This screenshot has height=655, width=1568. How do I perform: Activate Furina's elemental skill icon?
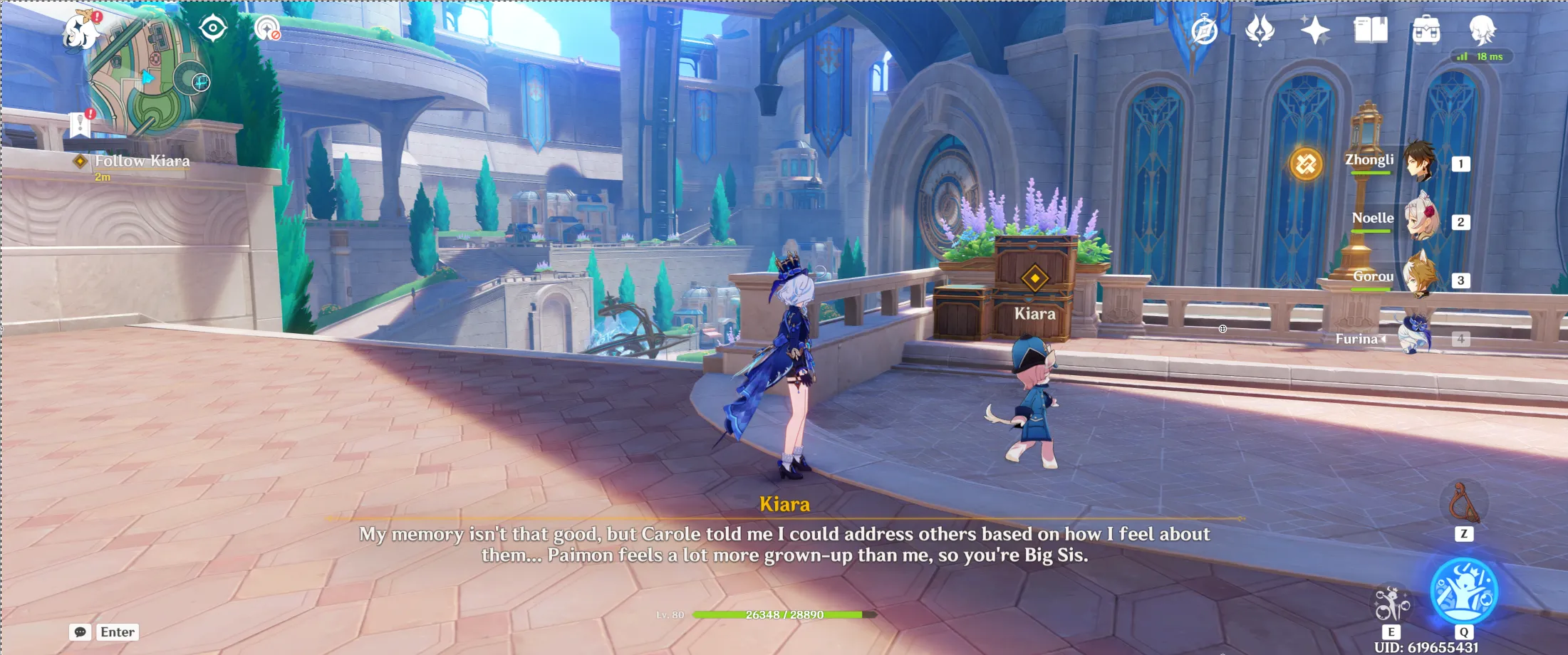[1391, 604]
